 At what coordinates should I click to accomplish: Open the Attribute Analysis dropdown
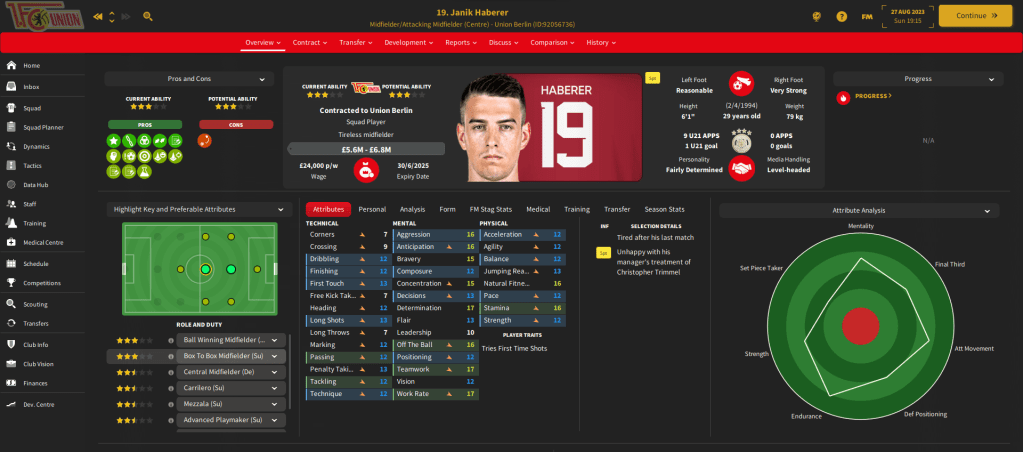tap(859, 211)
